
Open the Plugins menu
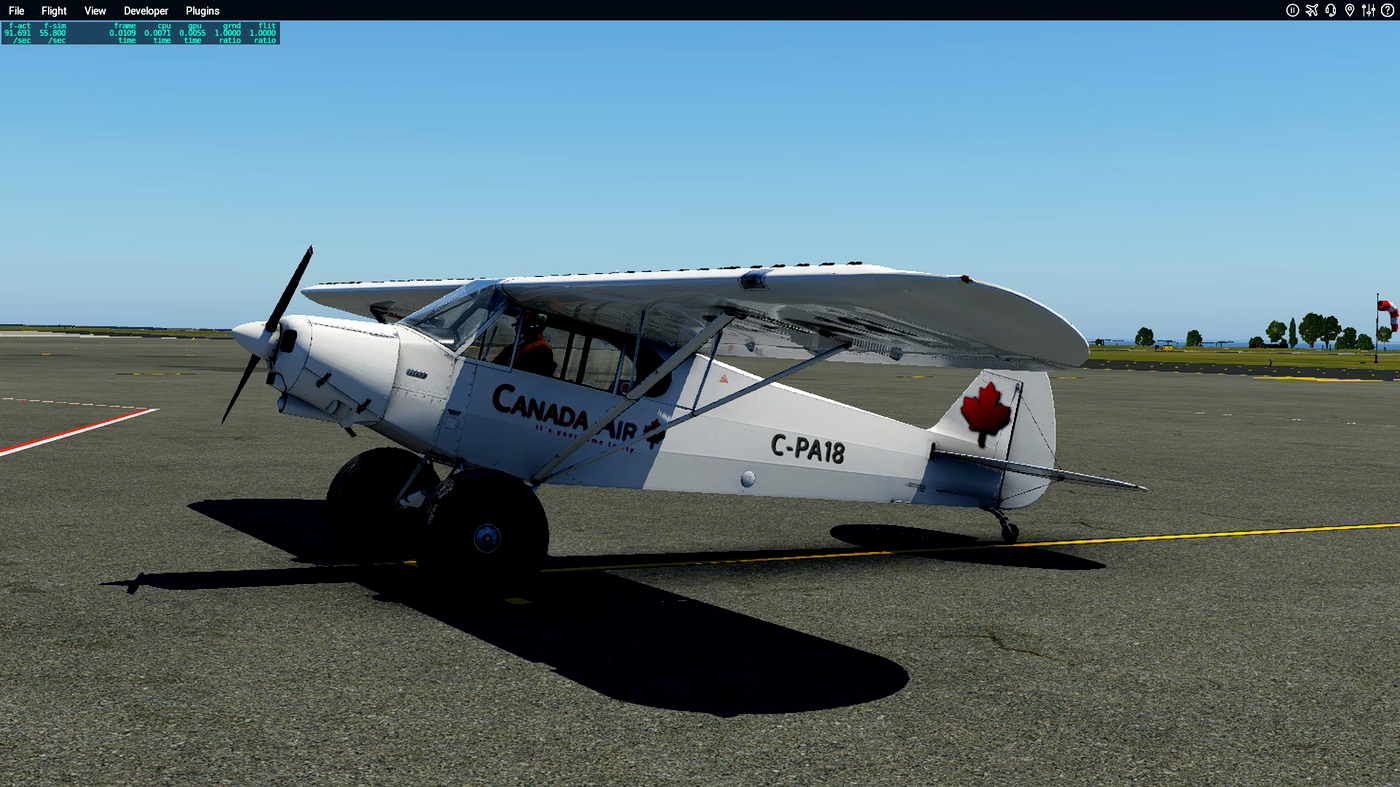201,10
